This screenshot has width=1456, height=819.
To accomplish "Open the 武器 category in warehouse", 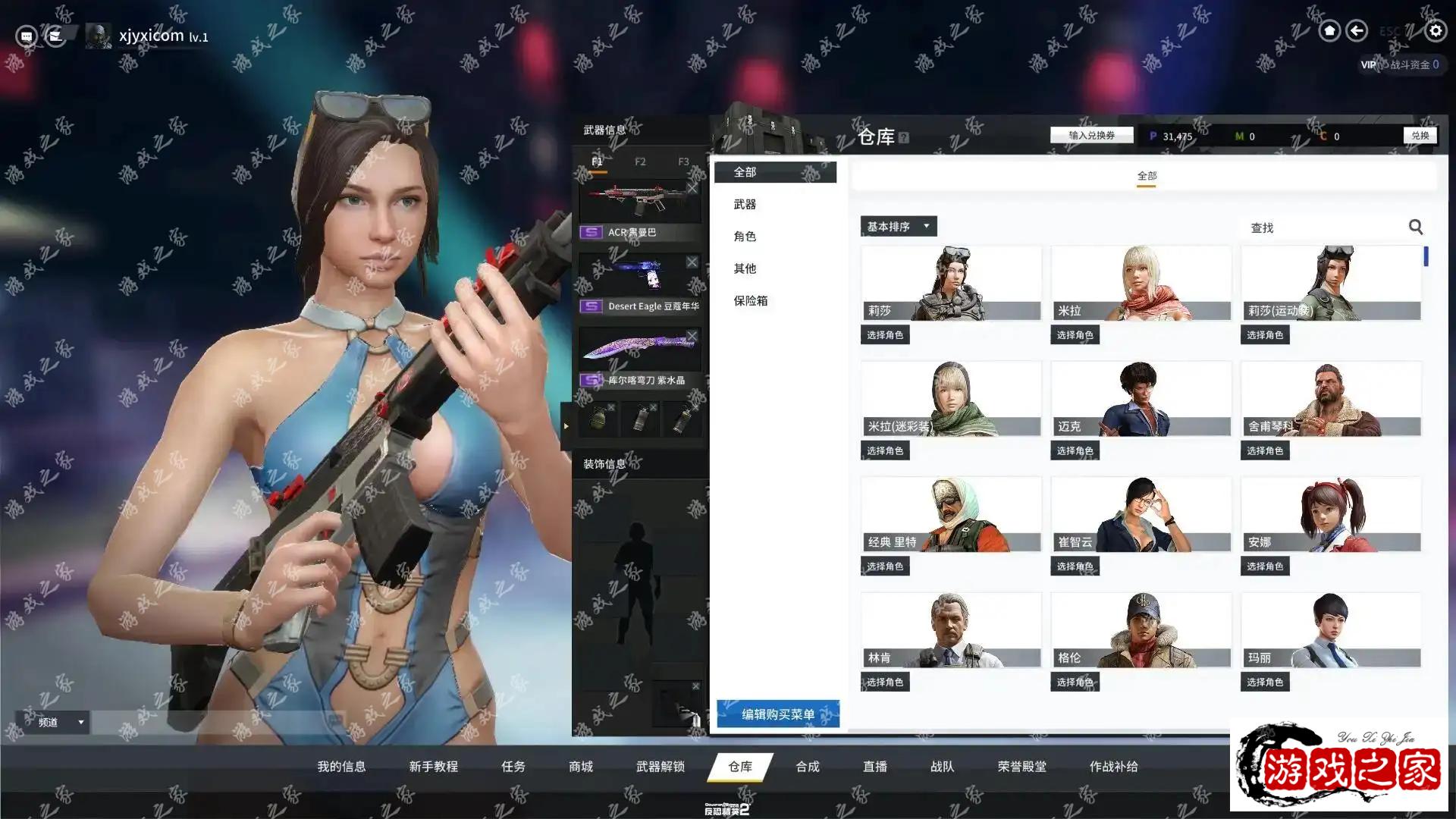I will (745, 205).
